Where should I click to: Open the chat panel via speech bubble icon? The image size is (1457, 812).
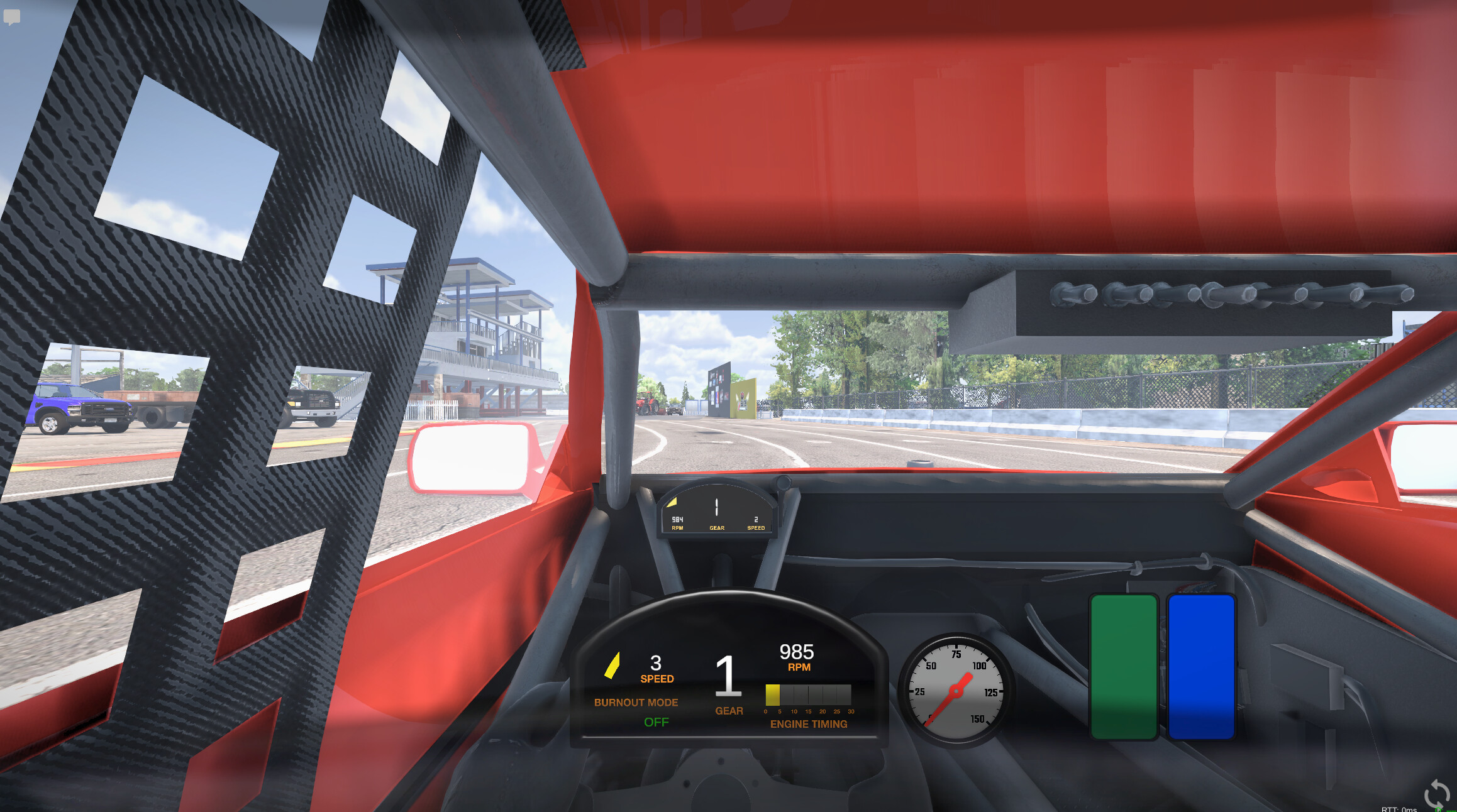click(x=13, y=17)
